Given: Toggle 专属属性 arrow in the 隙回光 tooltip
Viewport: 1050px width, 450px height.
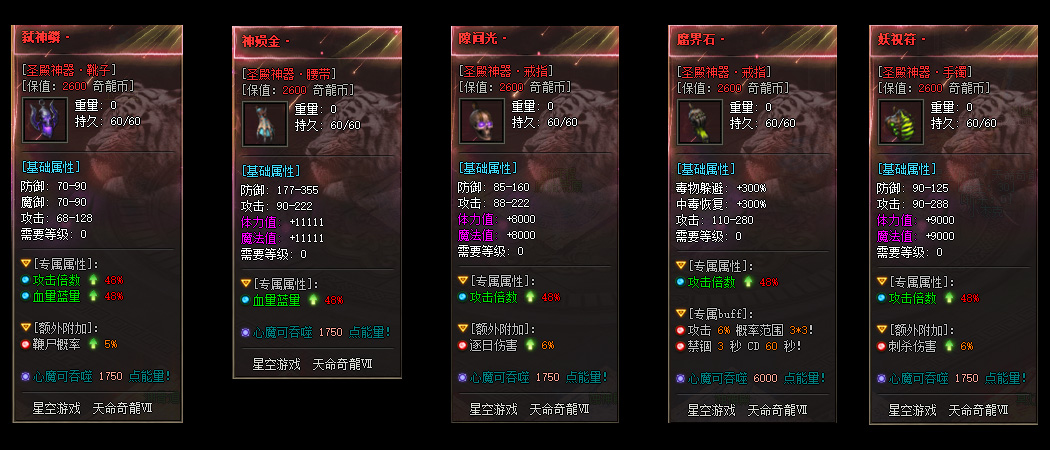Looking at the screenshot, I should point(463,281).
